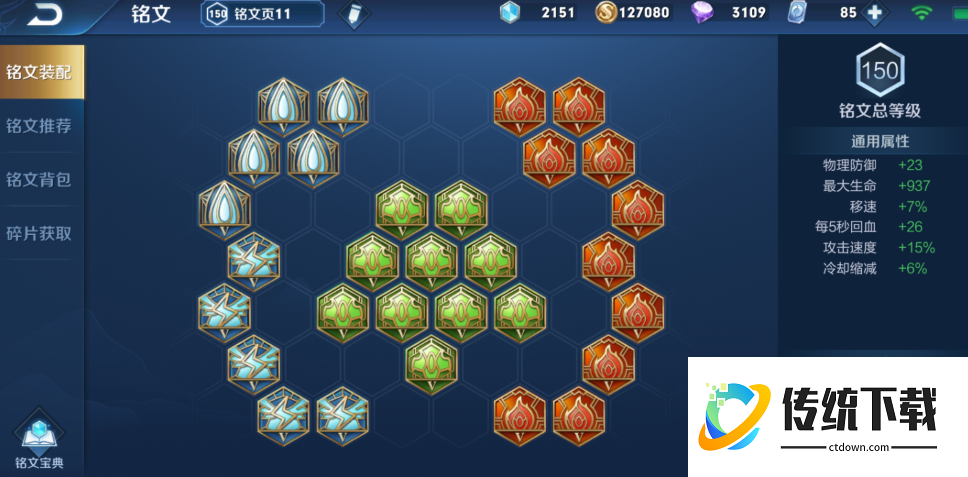Tap the blue gem currency icon
The image size is (968, 477).
510,13
